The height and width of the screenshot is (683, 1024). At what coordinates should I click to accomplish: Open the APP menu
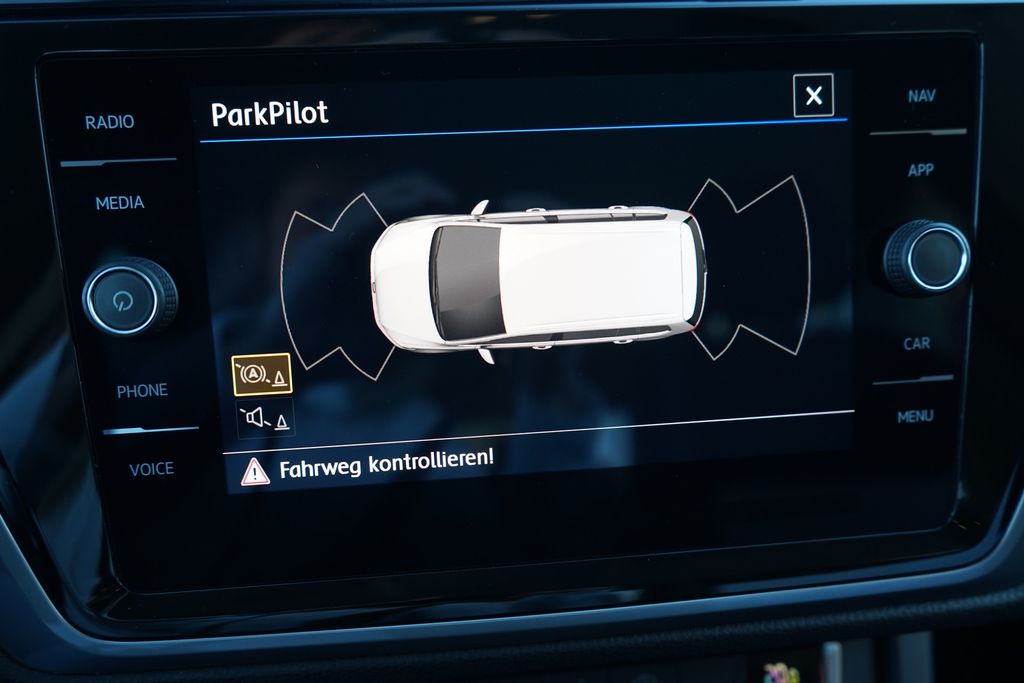point(920,170)
